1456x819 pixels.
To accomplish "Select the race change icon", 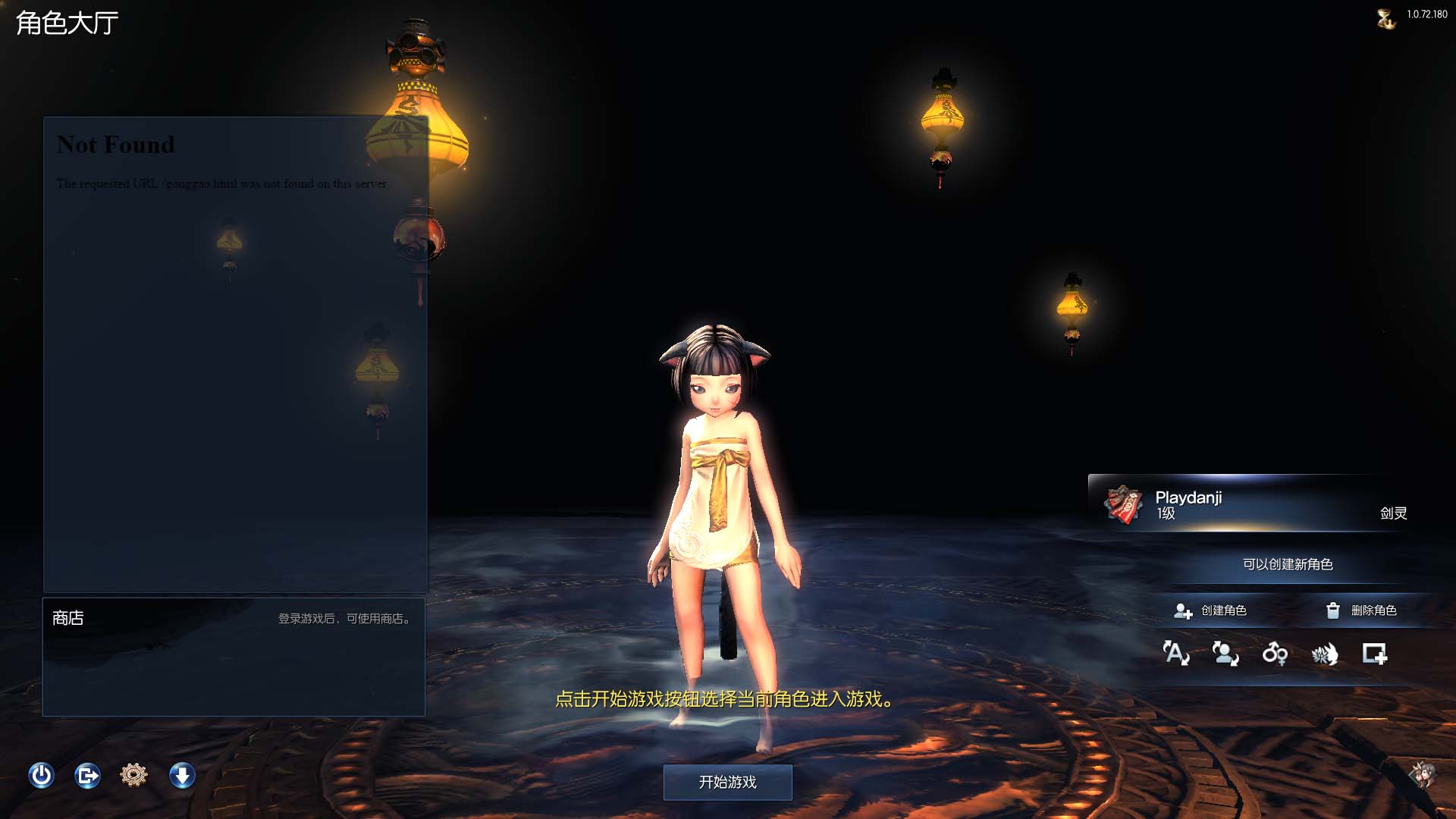I will 1326,655.
